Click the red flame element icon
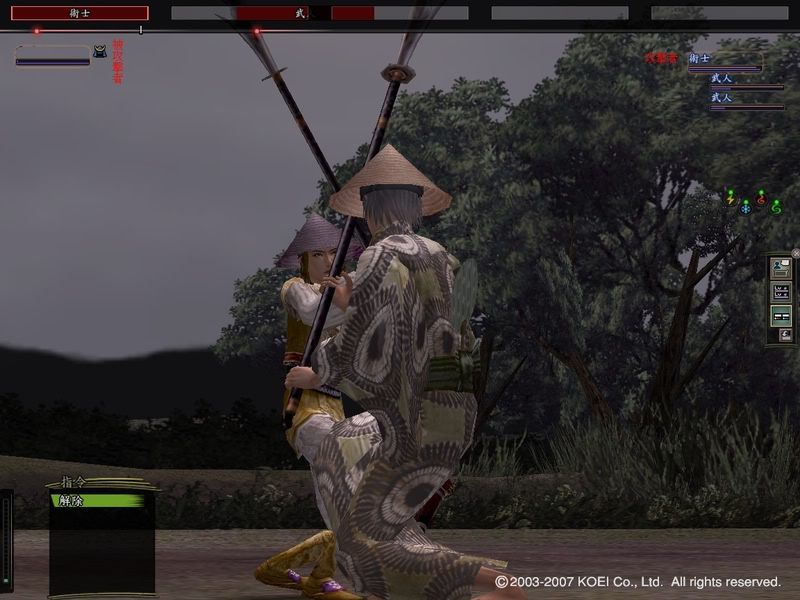 point(761,198)
